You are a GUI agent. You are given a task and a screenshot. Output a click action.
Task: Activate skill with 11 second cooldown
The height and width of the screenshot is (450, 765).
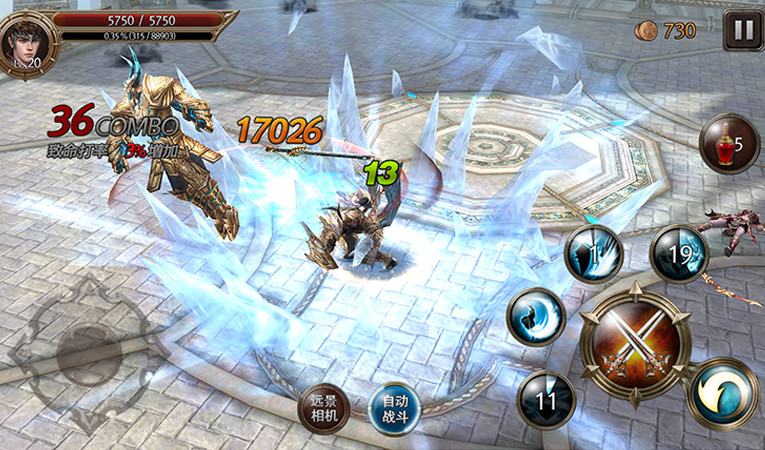click(x=546, y=400)
